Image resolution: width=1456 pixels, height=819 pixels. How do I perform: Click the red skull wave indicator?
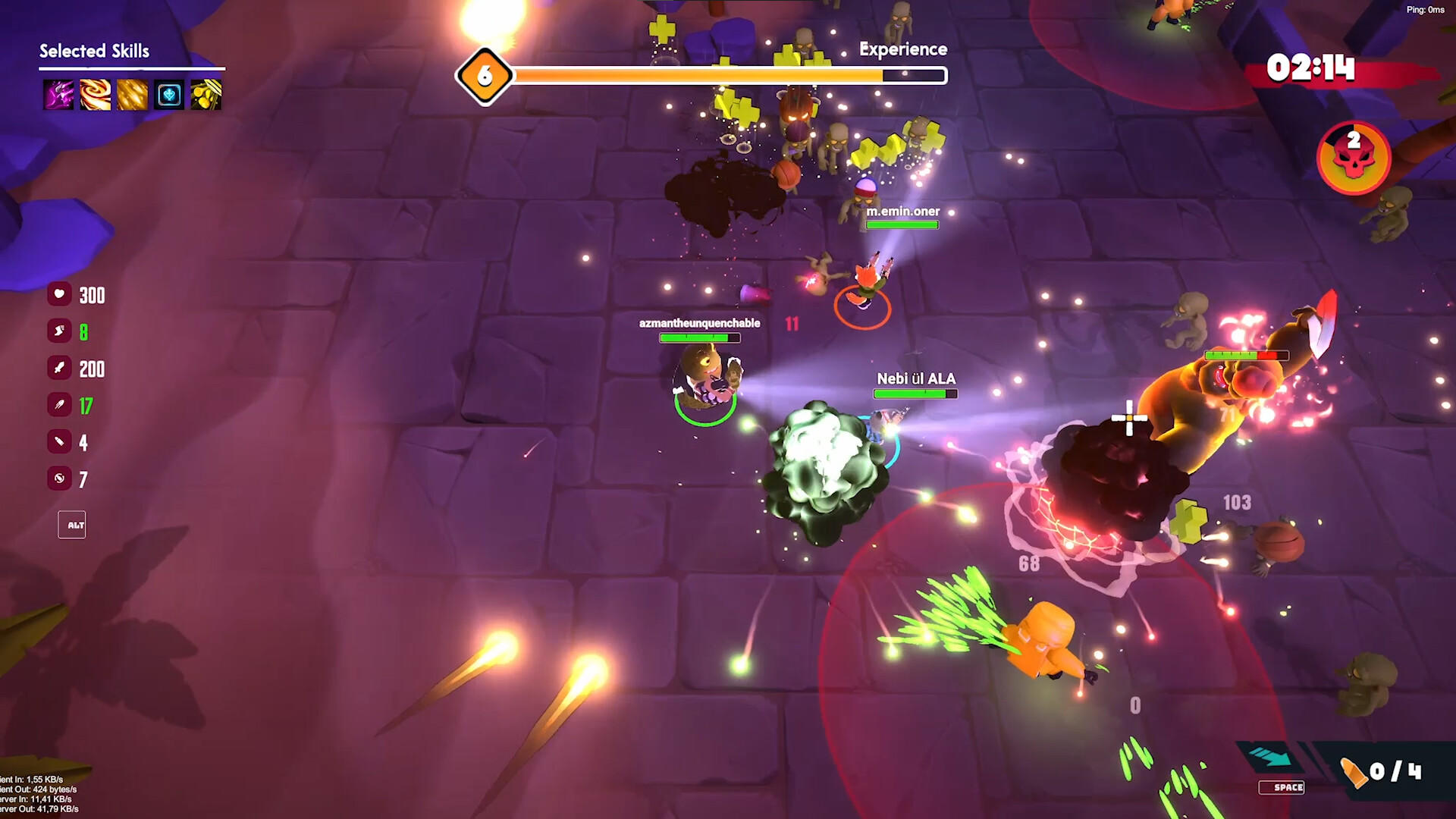click(x=1354, y=157)
